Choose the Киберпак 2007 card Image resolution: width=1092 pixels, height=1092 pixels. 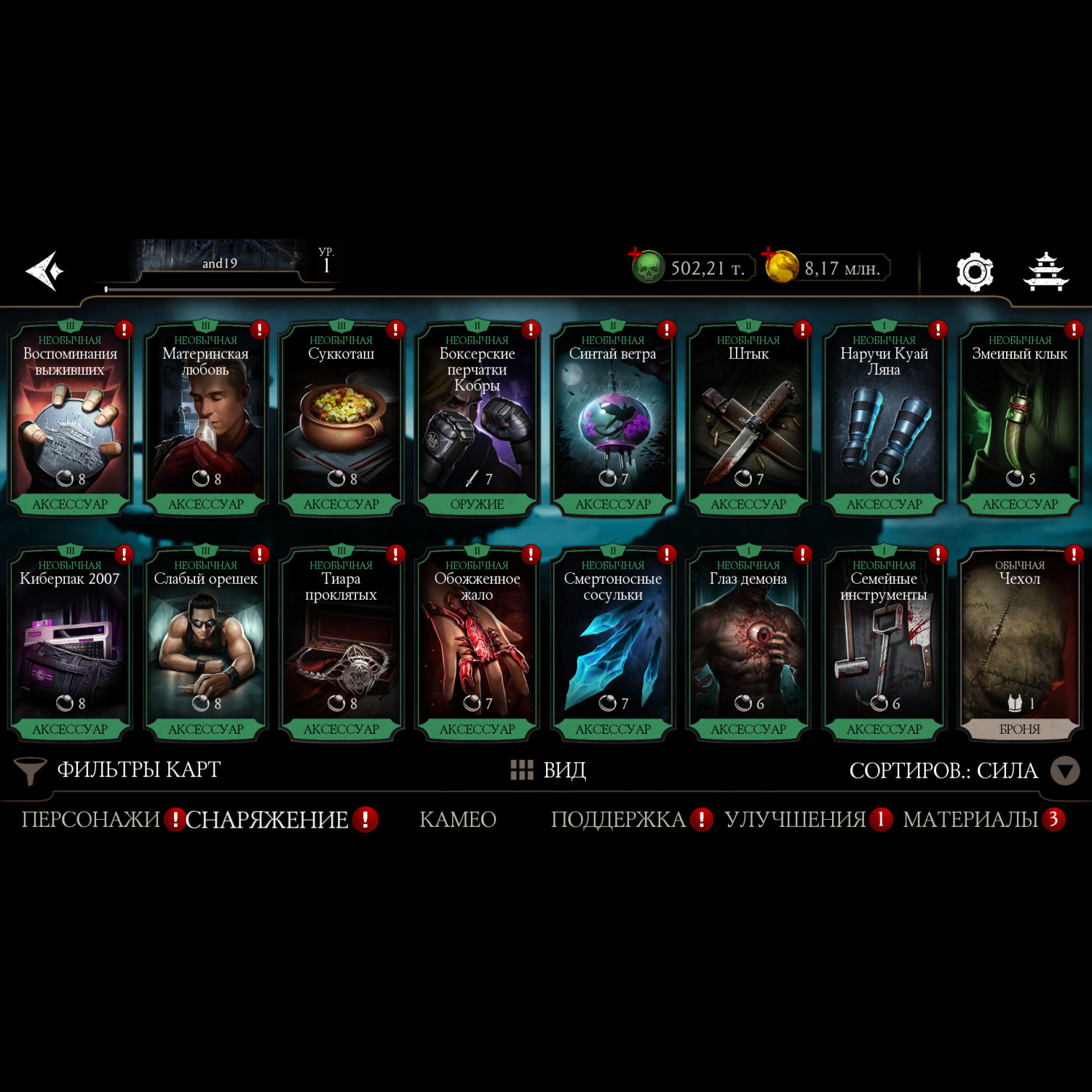(x=70, y=644)
